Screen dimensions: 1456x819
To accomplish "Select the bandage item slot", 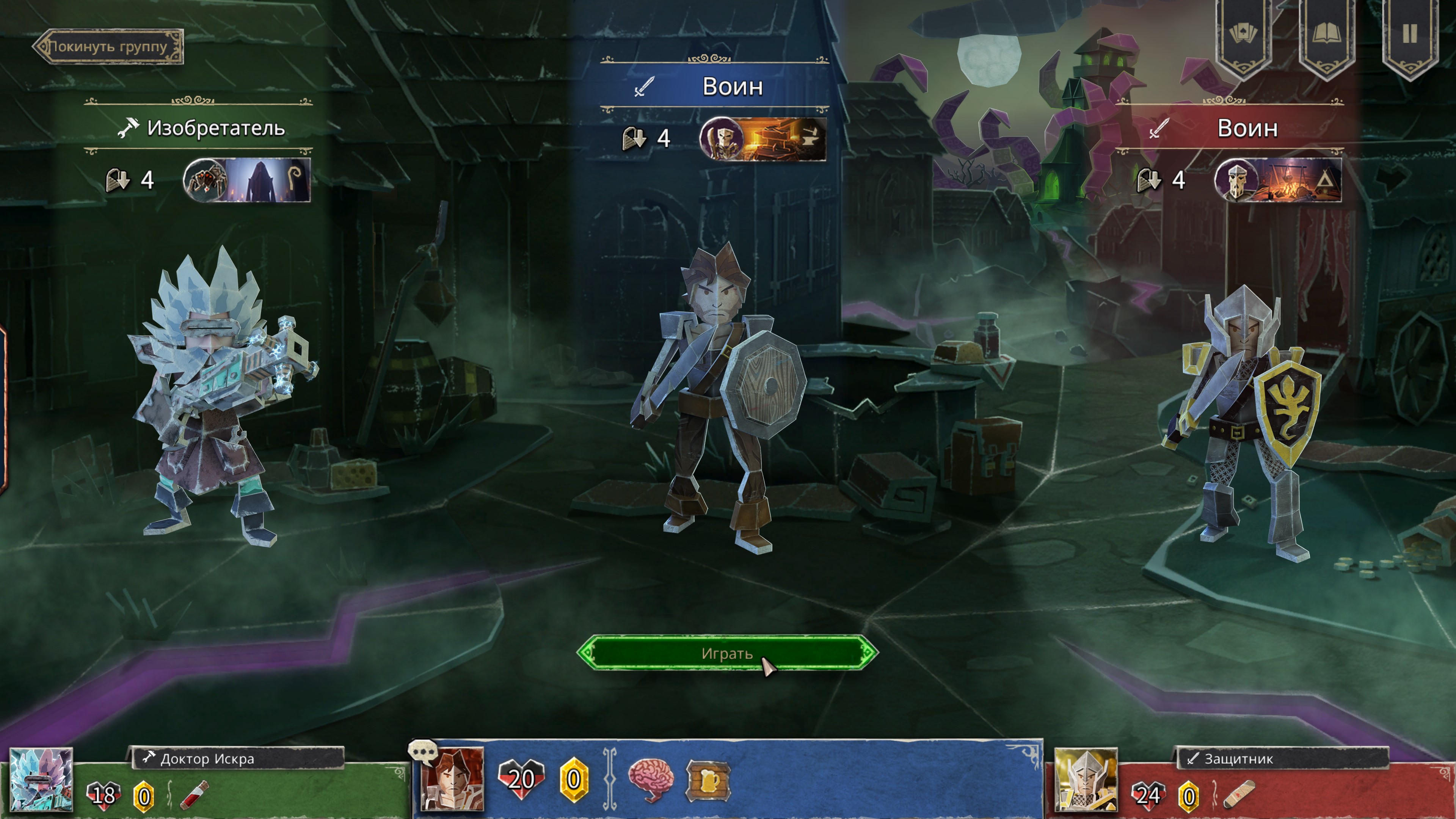I will point(1238,795).
